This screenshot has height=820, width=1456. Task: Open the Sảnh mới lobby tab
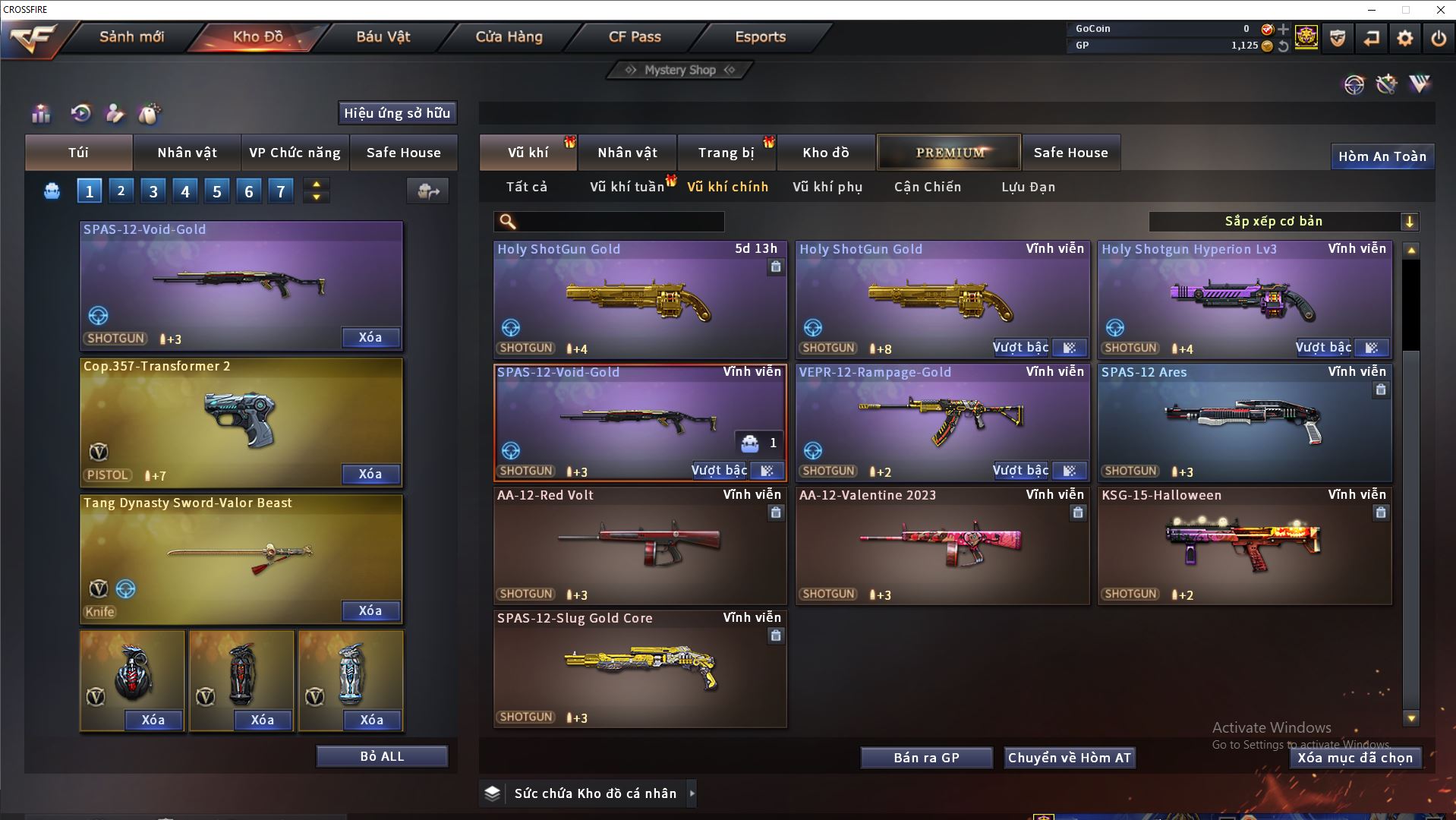pos(131,36)
